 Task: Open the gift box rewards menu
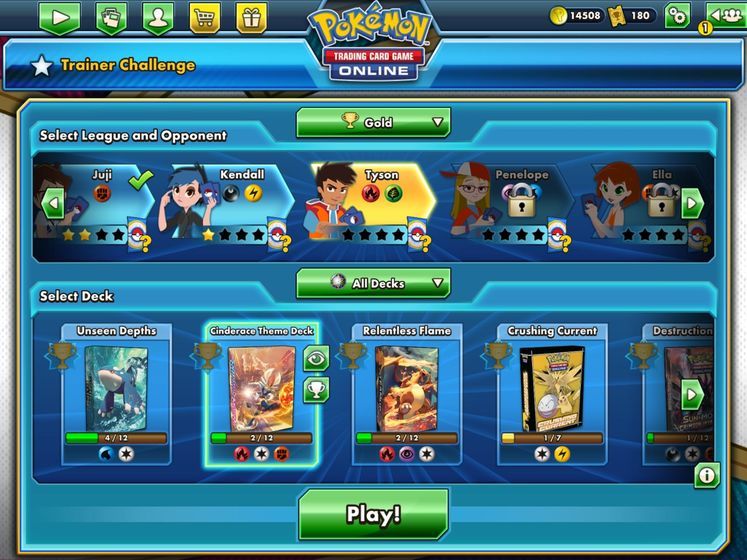pos(251,16)
